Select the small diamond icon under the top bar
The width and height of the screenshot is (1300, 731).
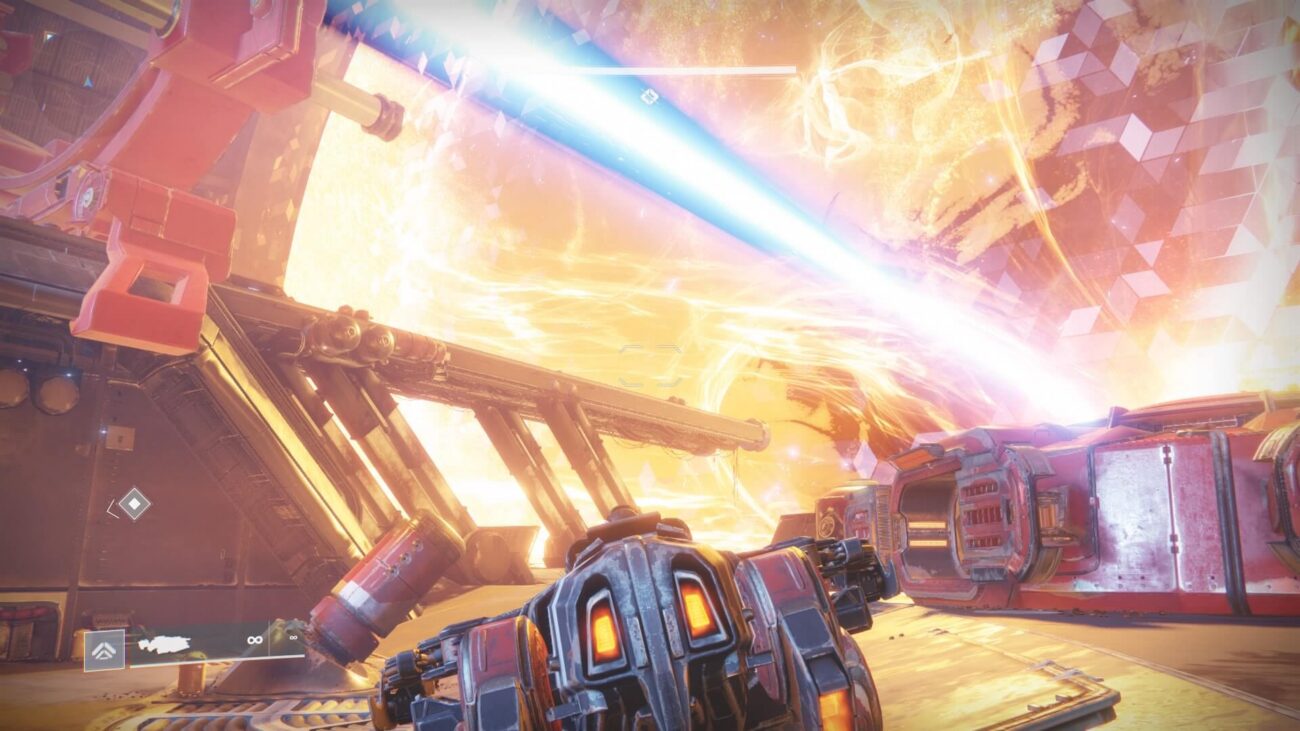[x=648, y=96]
